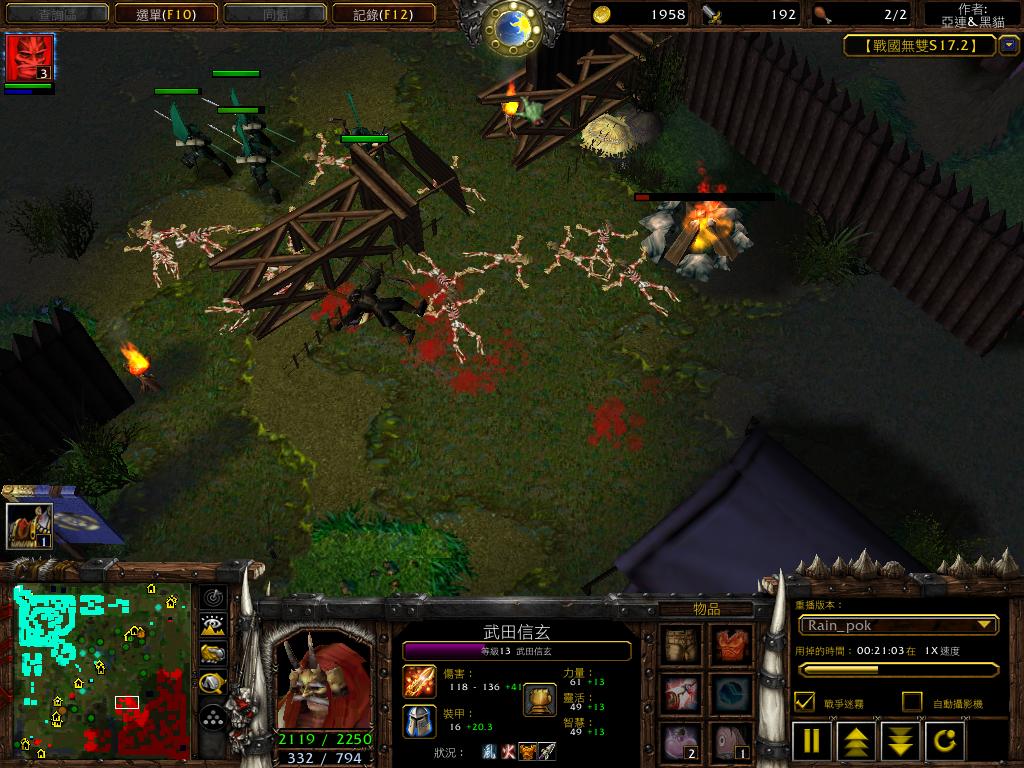Toggle the 戰爭迷霧 fog of war checkbox

(x=804, y=702)
